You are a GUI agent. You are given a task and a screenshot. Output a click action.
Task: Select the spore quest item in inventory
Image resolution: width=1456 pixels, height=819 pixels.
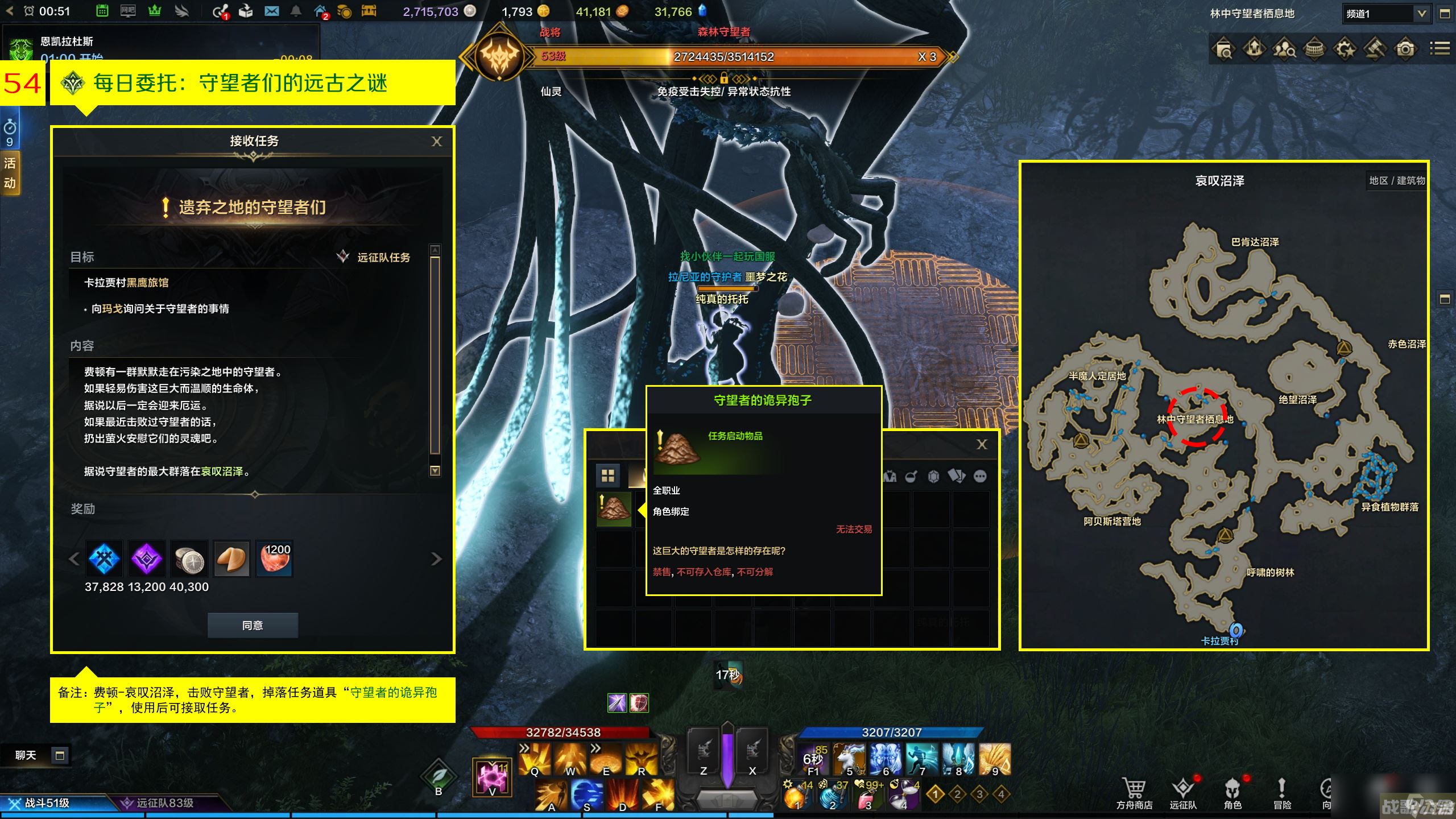click(614, 508)
